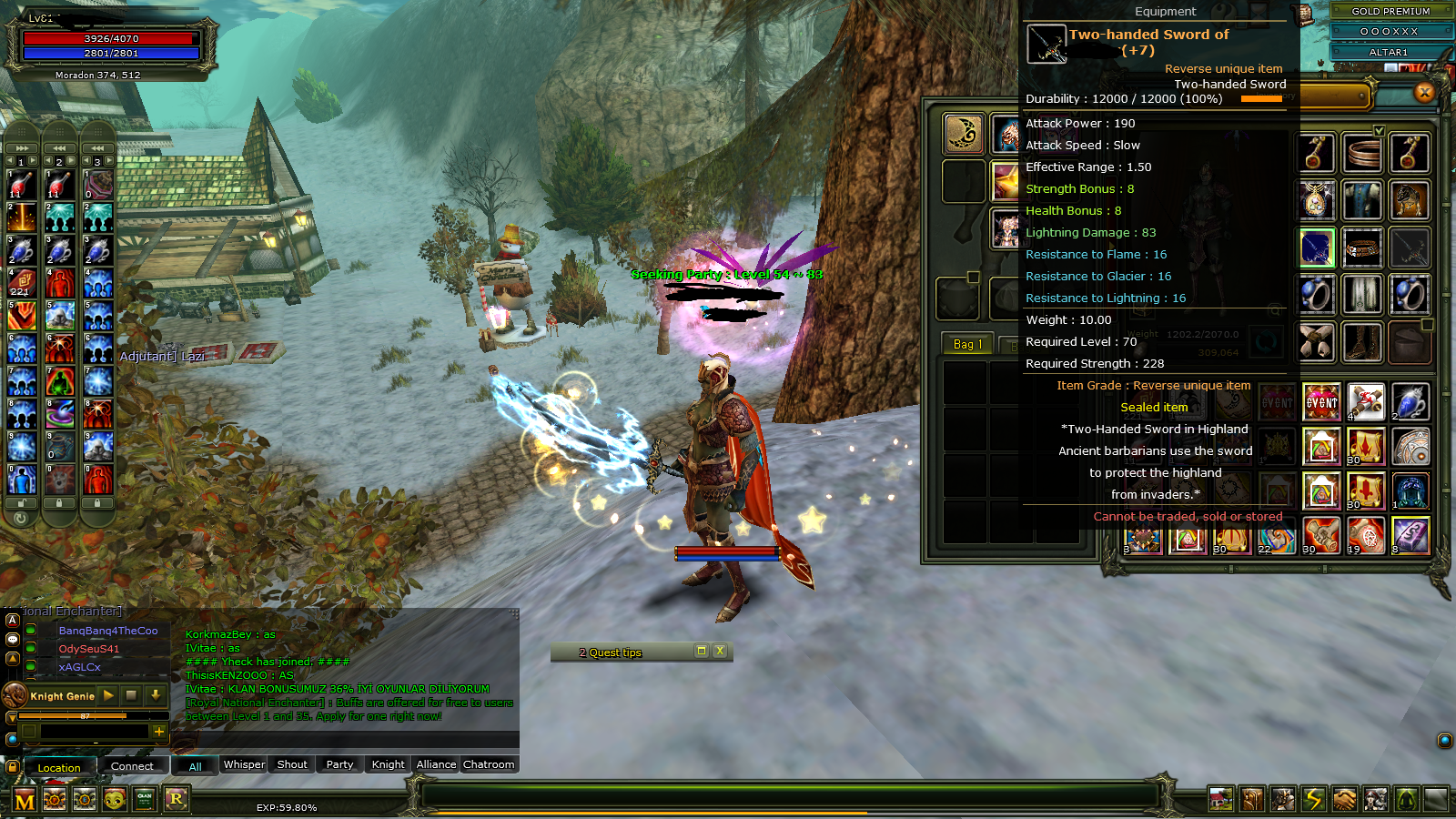
Task: Minimize the Quest tips window with its square button
Action: pyautogui.click(x=701, y=652)
